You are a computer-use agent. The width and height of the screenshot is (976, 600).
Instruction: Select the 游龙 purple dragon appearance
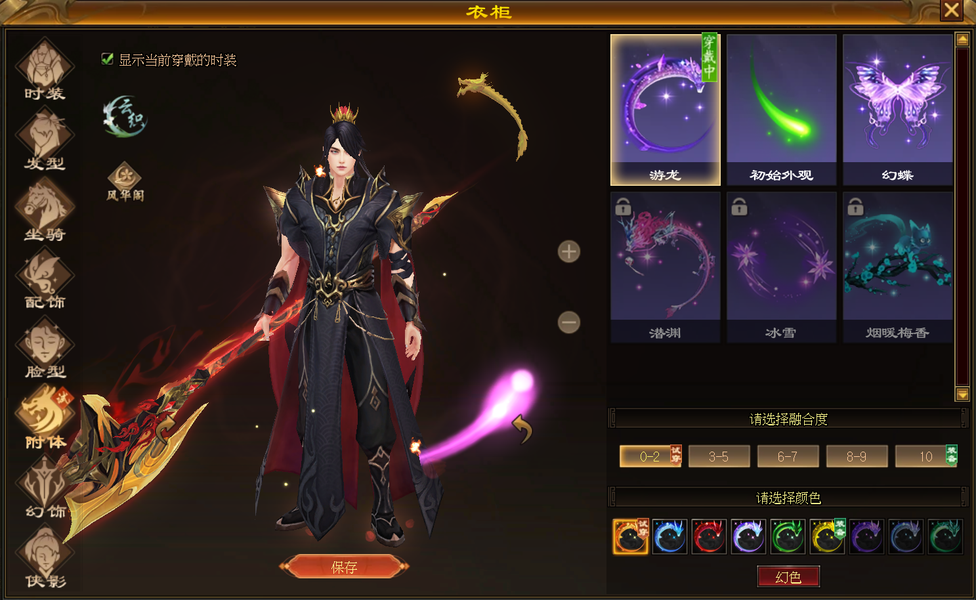(x=665, y=110)
